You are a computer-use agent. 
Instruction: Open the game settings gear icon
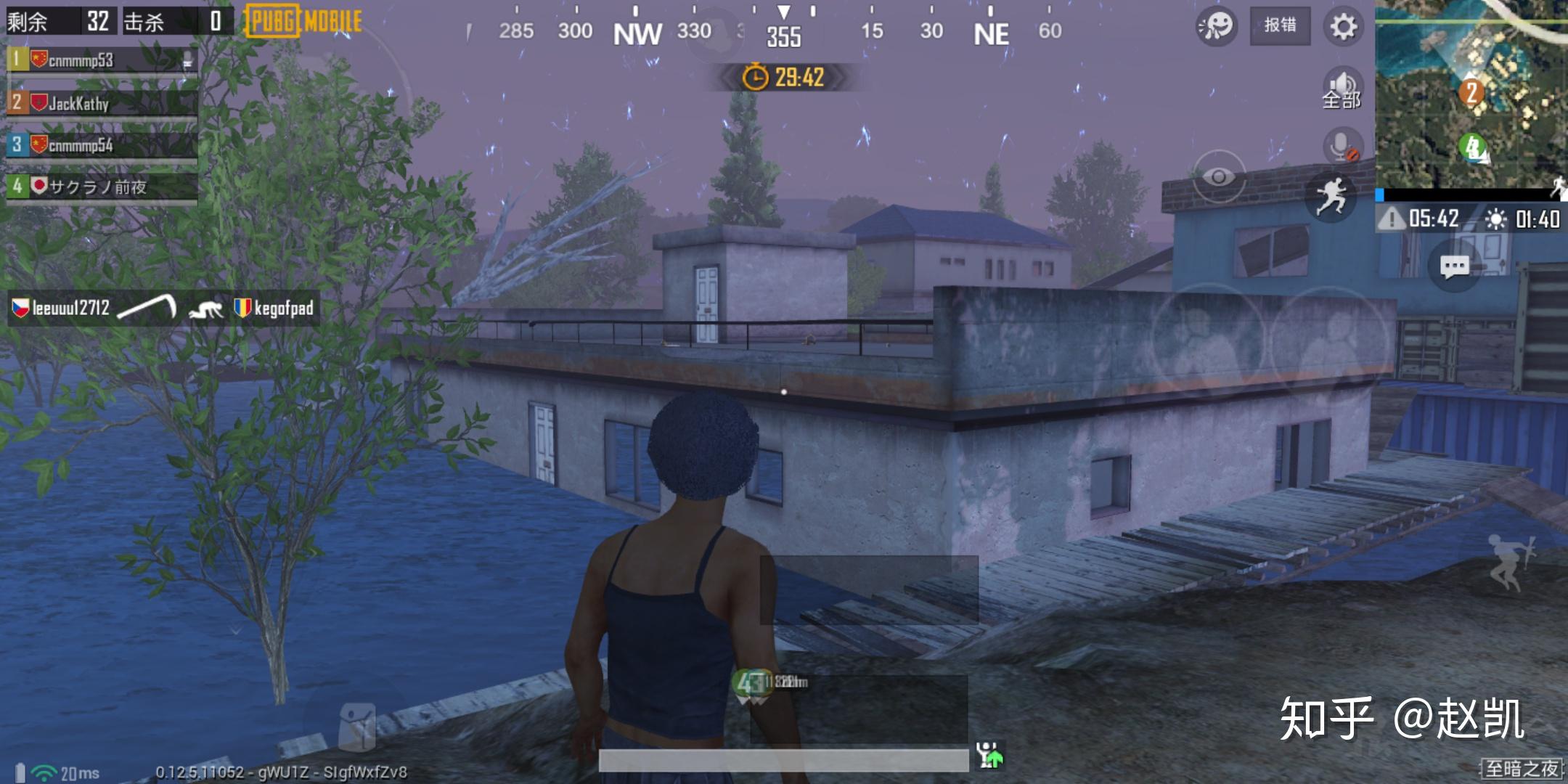[x=1344, y=25]
